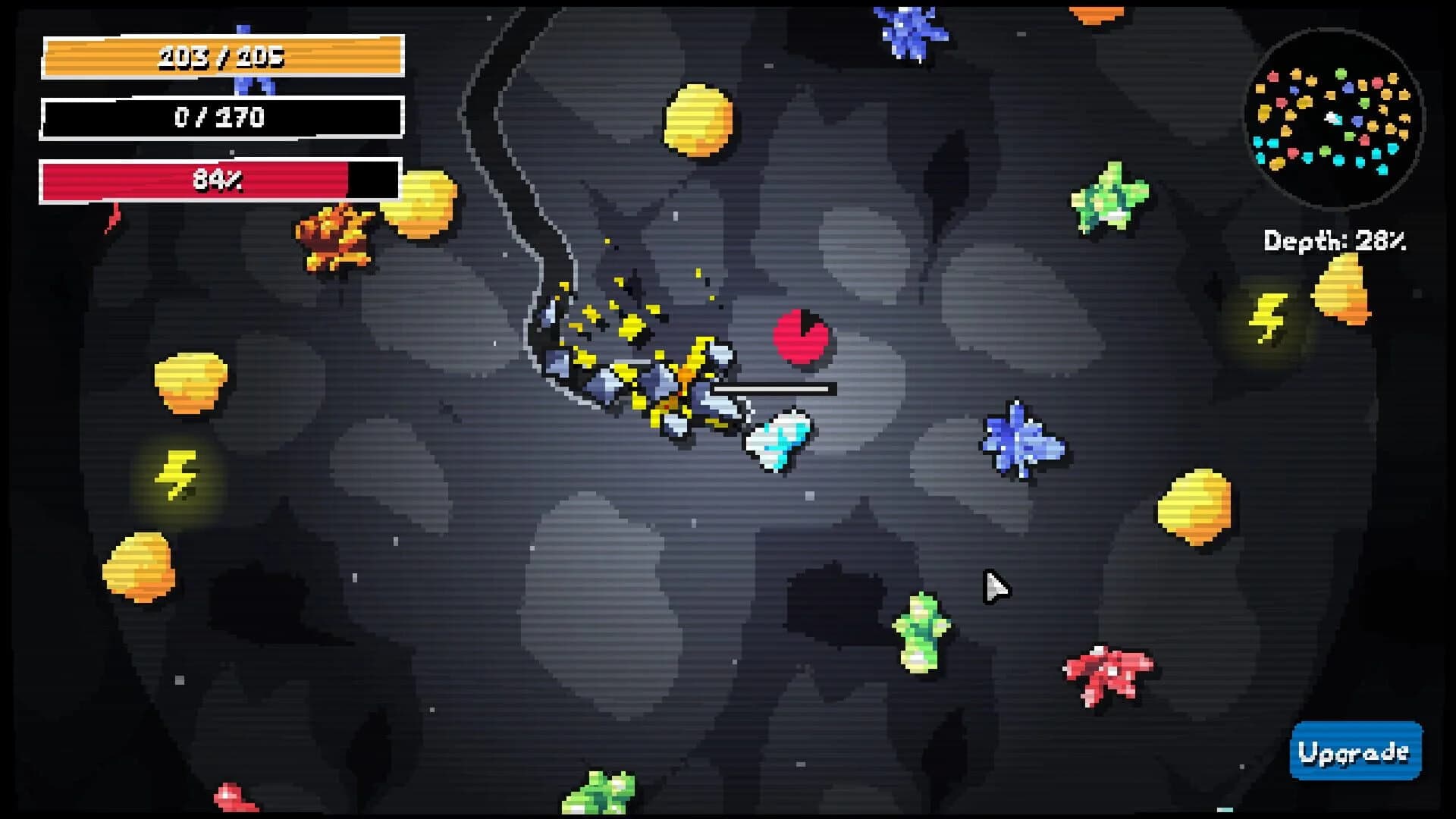Screen dimensions: 1456x819
Task: Click the red 84% health bar
Action: point(218,180)
